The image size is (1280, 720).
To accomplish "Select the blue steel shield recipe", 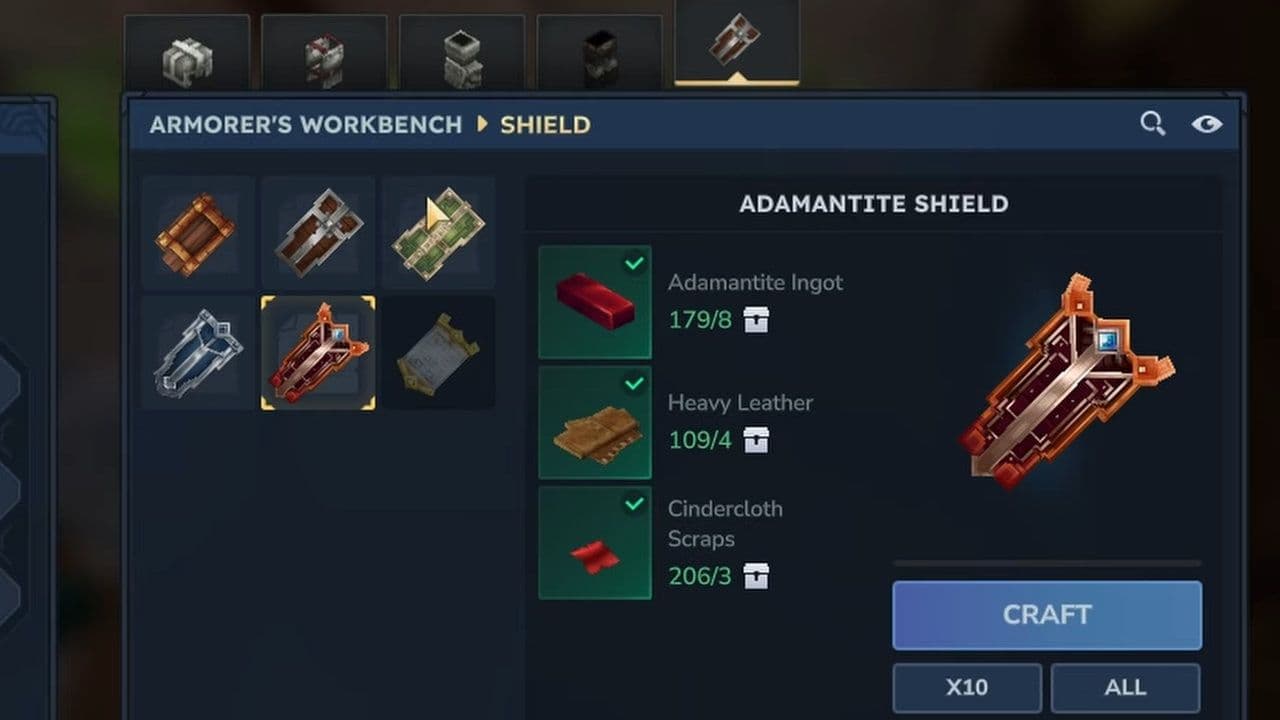I will (197, 352).
